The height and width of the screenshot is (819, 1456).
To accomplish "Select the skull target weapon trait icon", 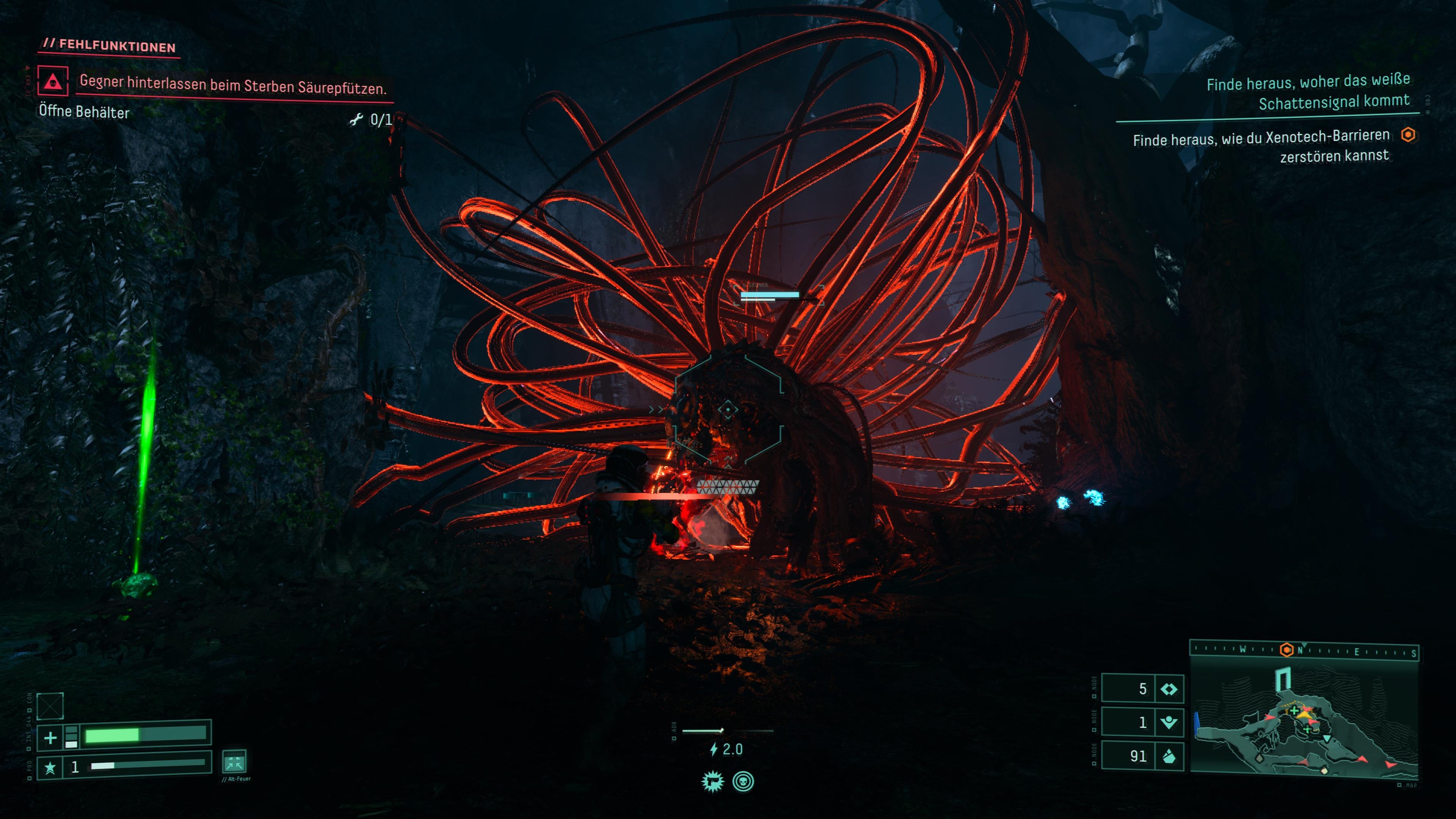I will 743,782.
